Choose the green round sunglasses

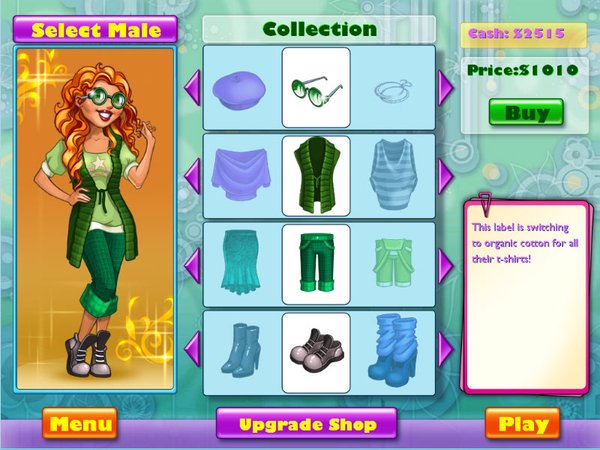315,88
